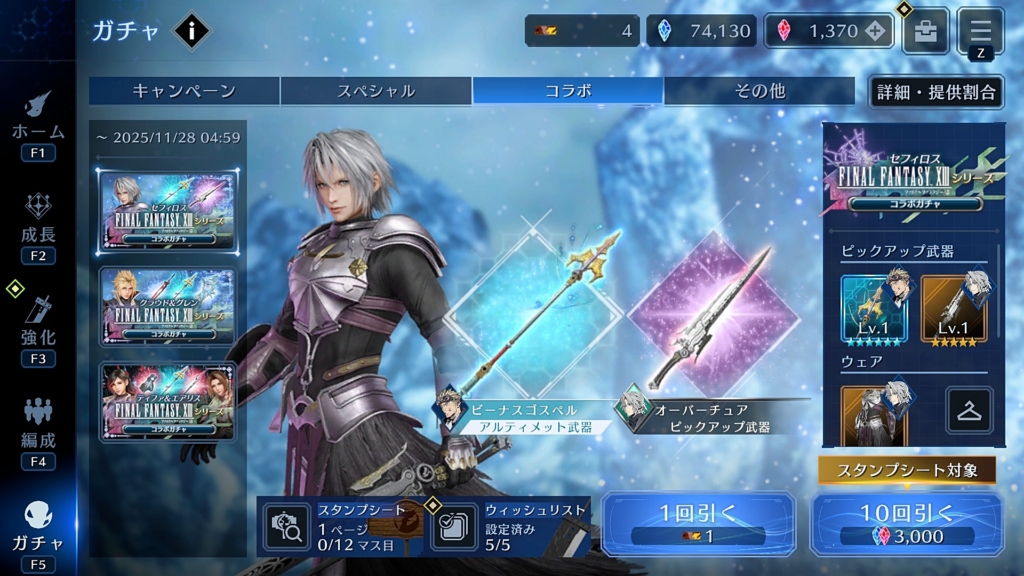Image resolution: width=1024 pixels, height=576 pixels.
Task: Show gacha info via diamond i icon
Action: [x=191, y=31]
